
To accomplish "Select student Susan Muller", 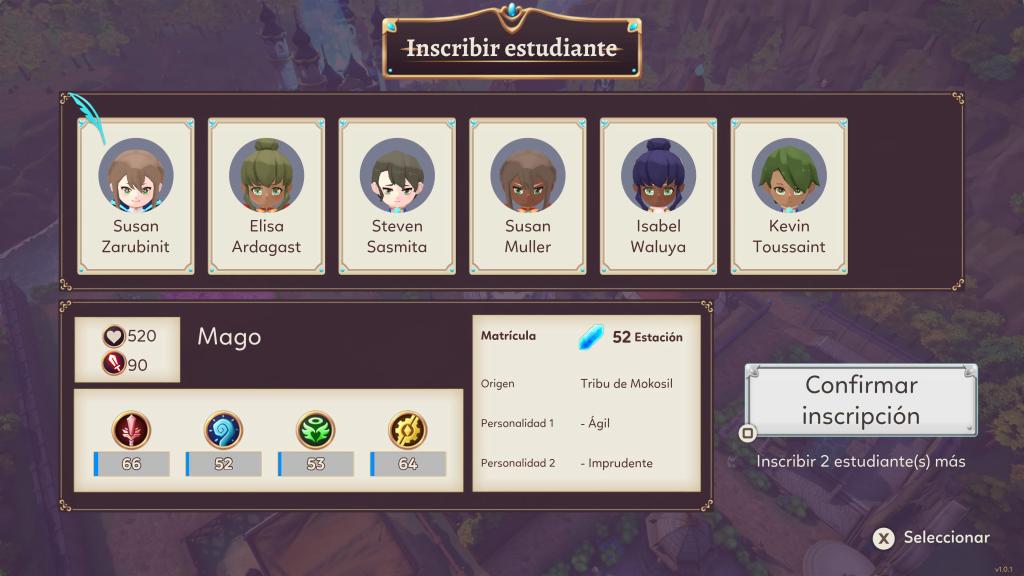I will point(528,196).
